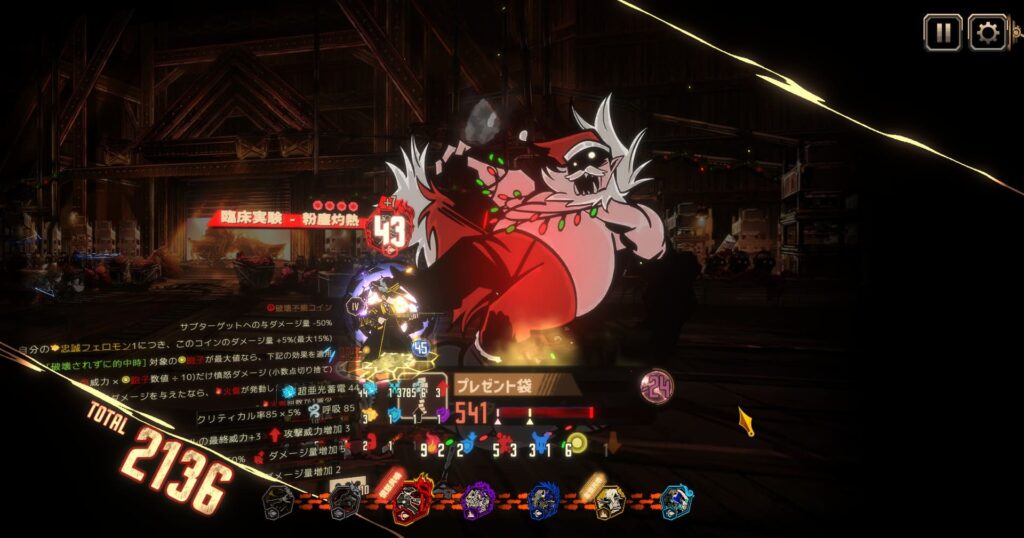Select the light cyan portrait in turn order
The image size is (1024, 538).
pos(676,499)
